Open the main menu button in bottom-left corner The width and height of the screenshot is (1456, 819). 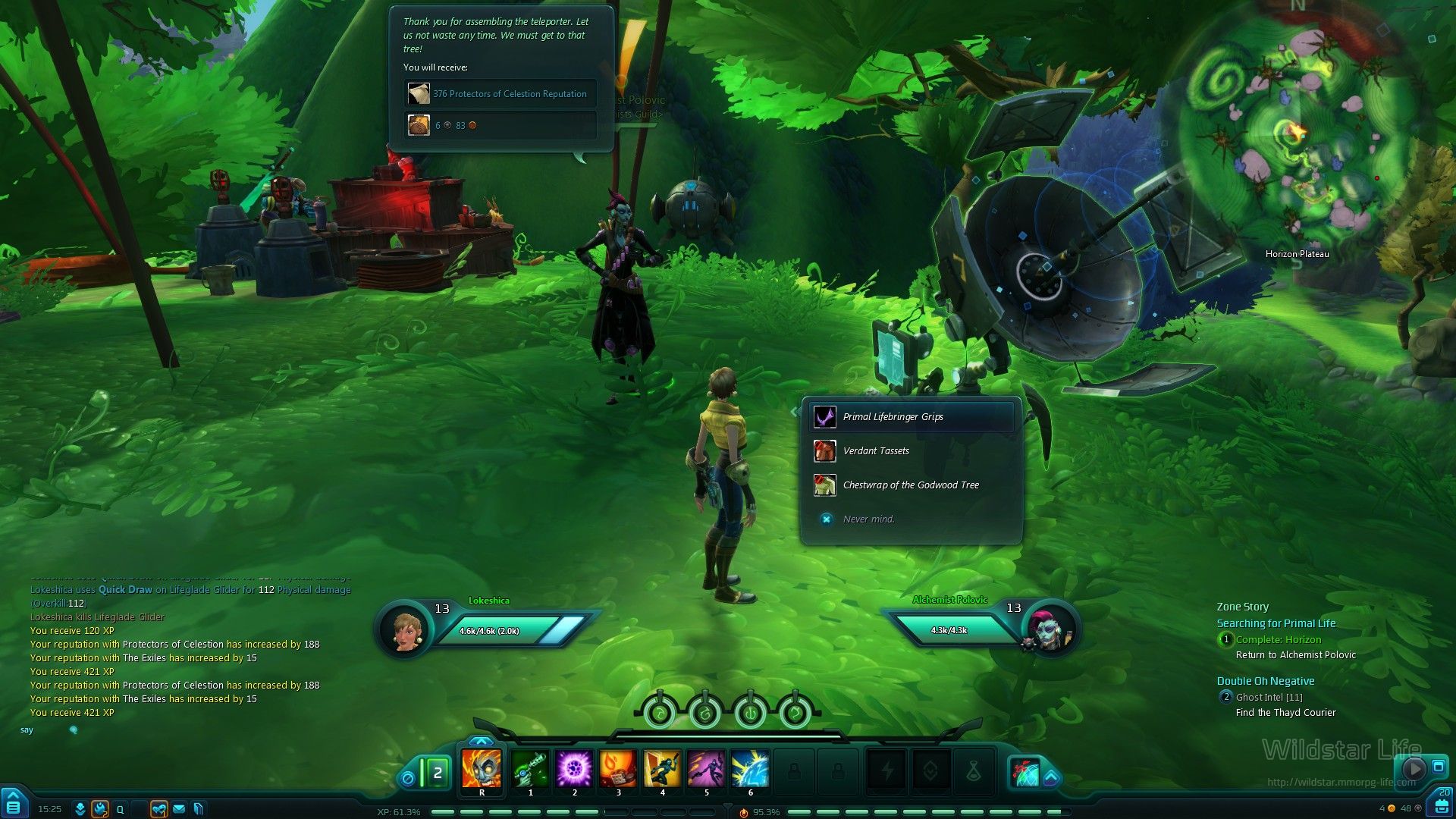14,804
